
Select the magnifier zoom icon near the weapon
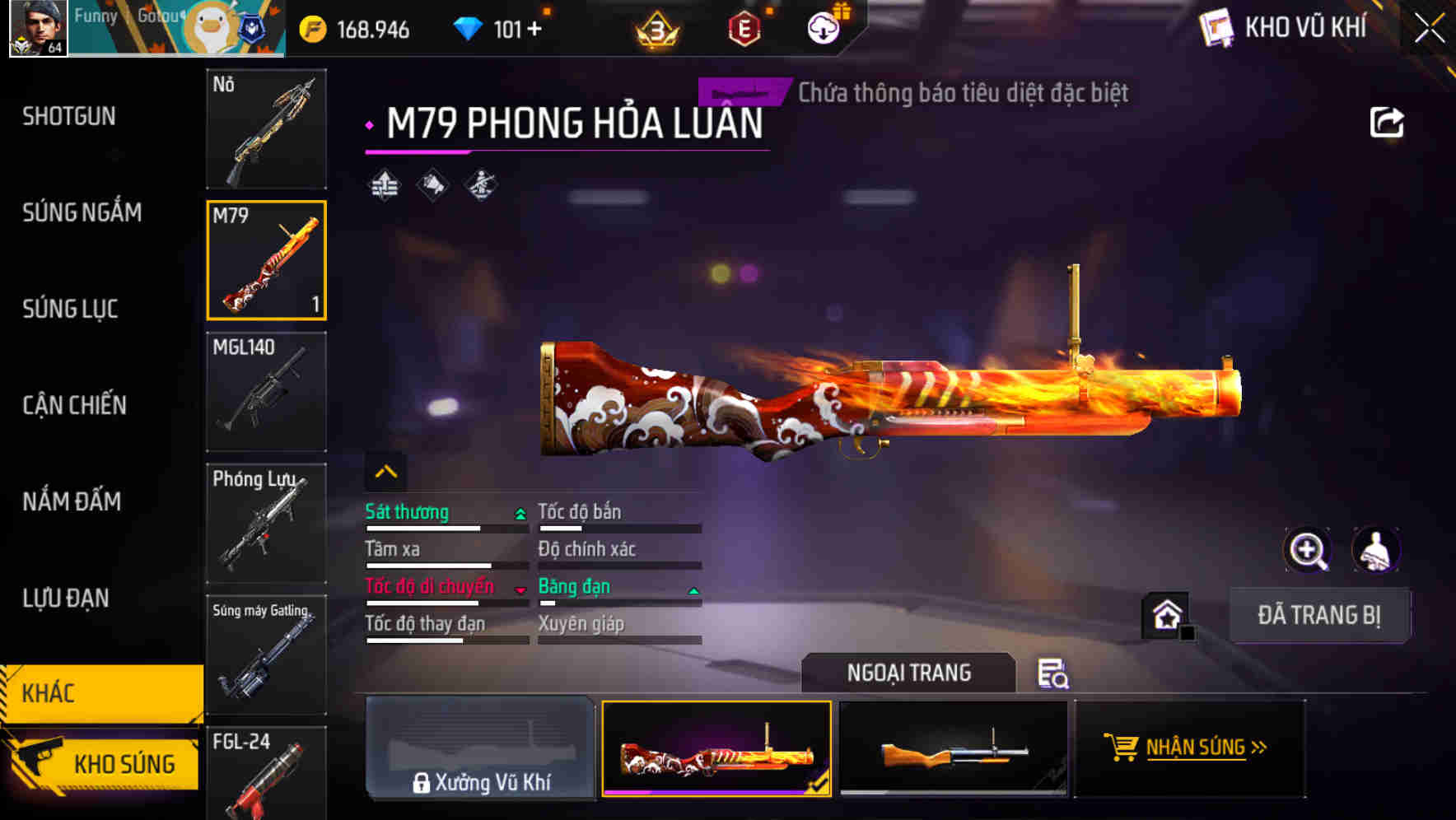pyautogui.click(x=1308, y=549)
